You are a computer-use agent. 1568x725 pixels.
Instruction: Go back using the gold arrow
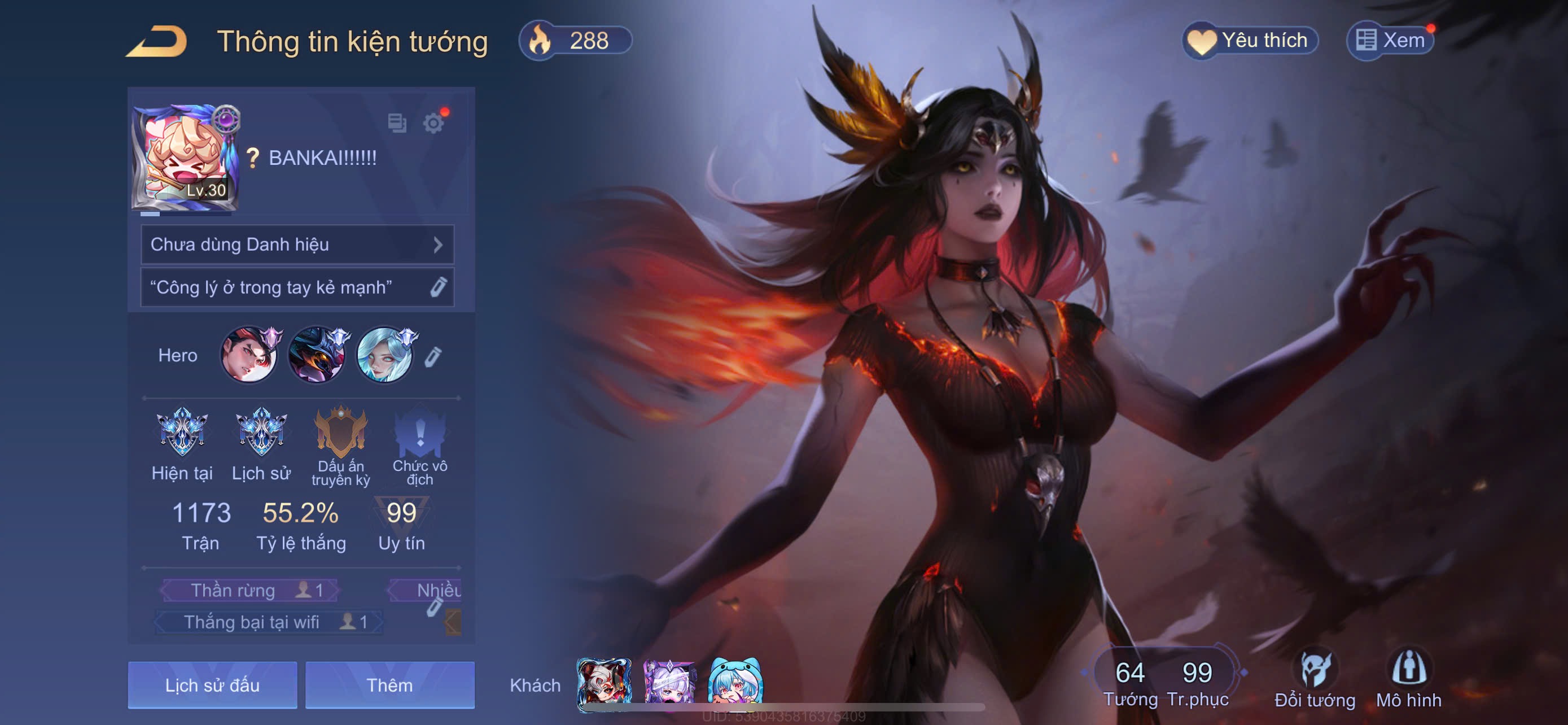(157, 41)
